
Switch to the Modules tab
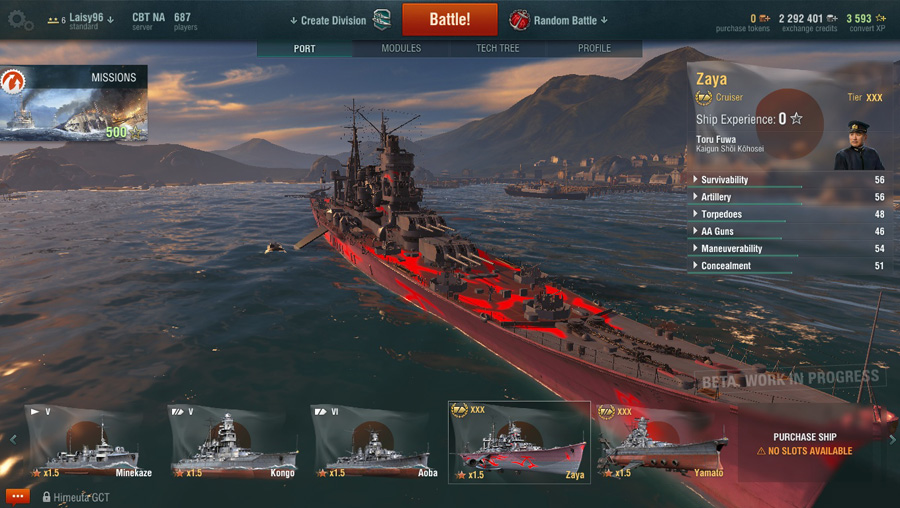click(401, 48)
